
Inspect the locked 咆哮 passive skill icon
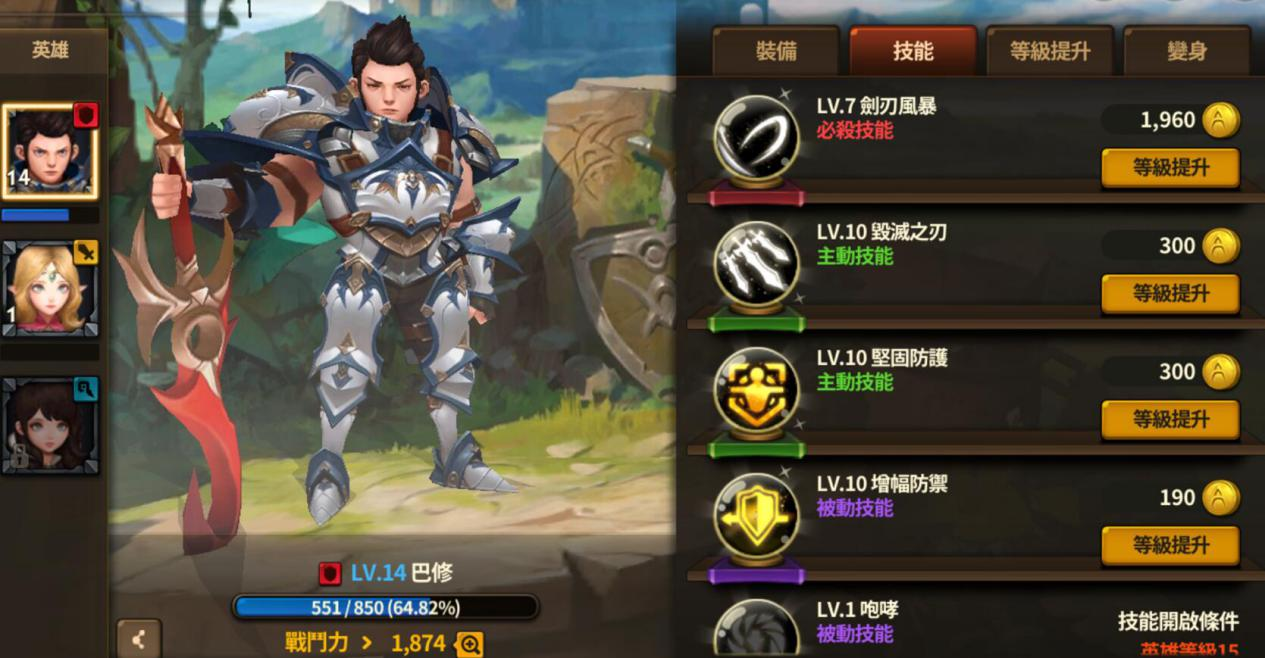point(756,630)
